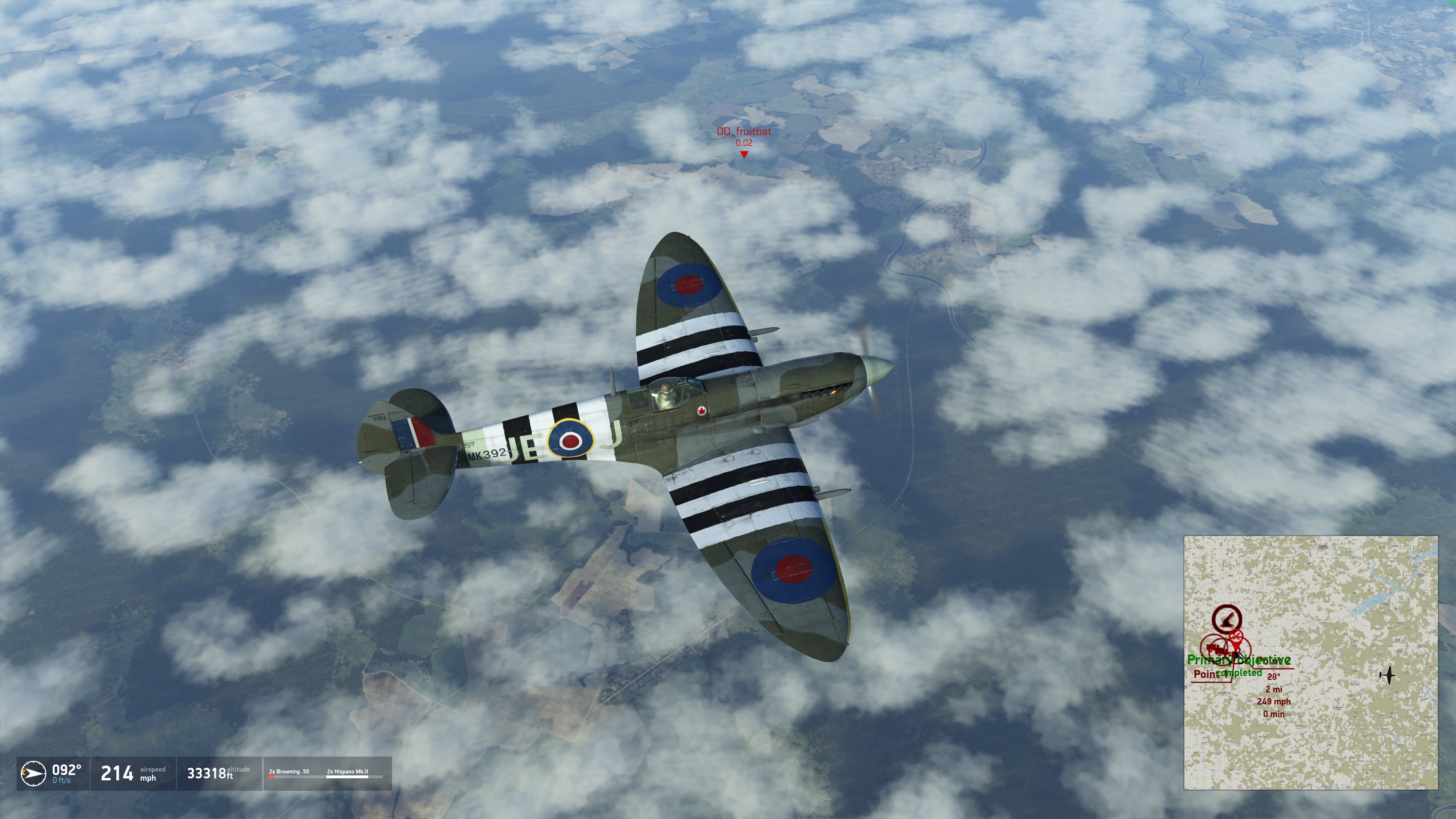1456x819 pixels.
Task: Click the minimap in the corner
Action: pos(1310,662)
